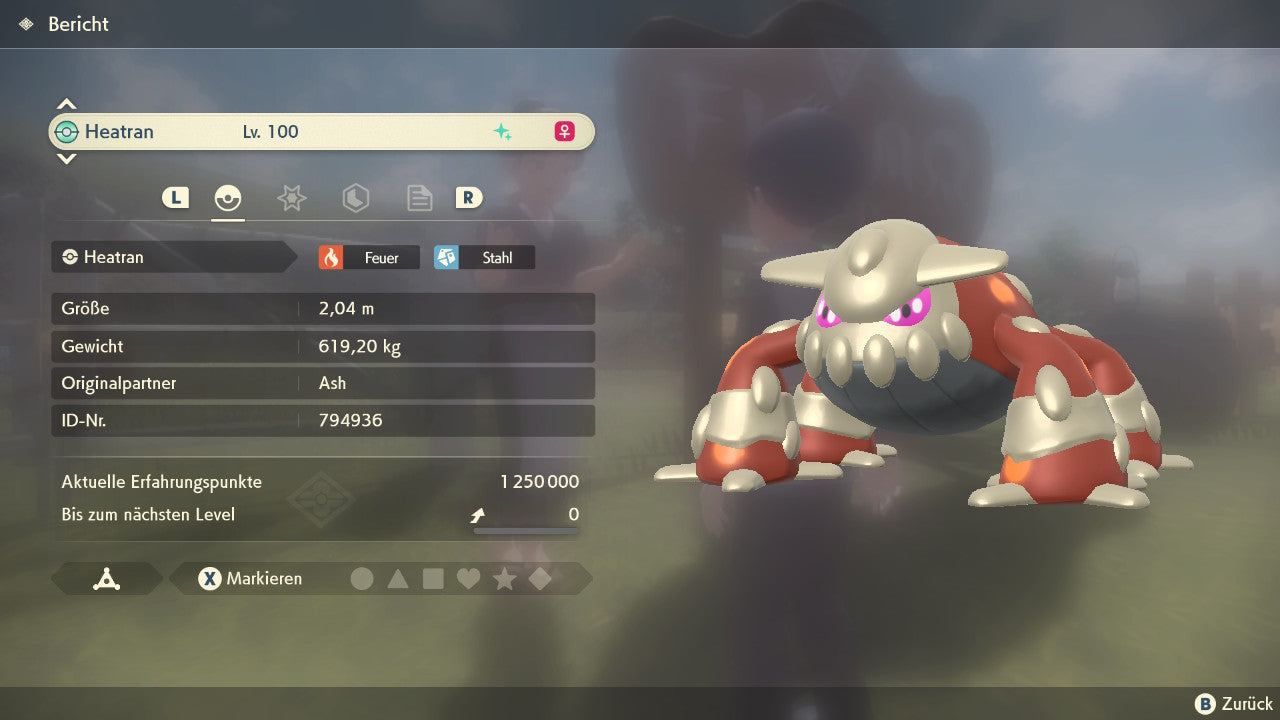Open the Poké Ball info tab
The width and height of the screenshot is (1280, 720).
point(228,198)
